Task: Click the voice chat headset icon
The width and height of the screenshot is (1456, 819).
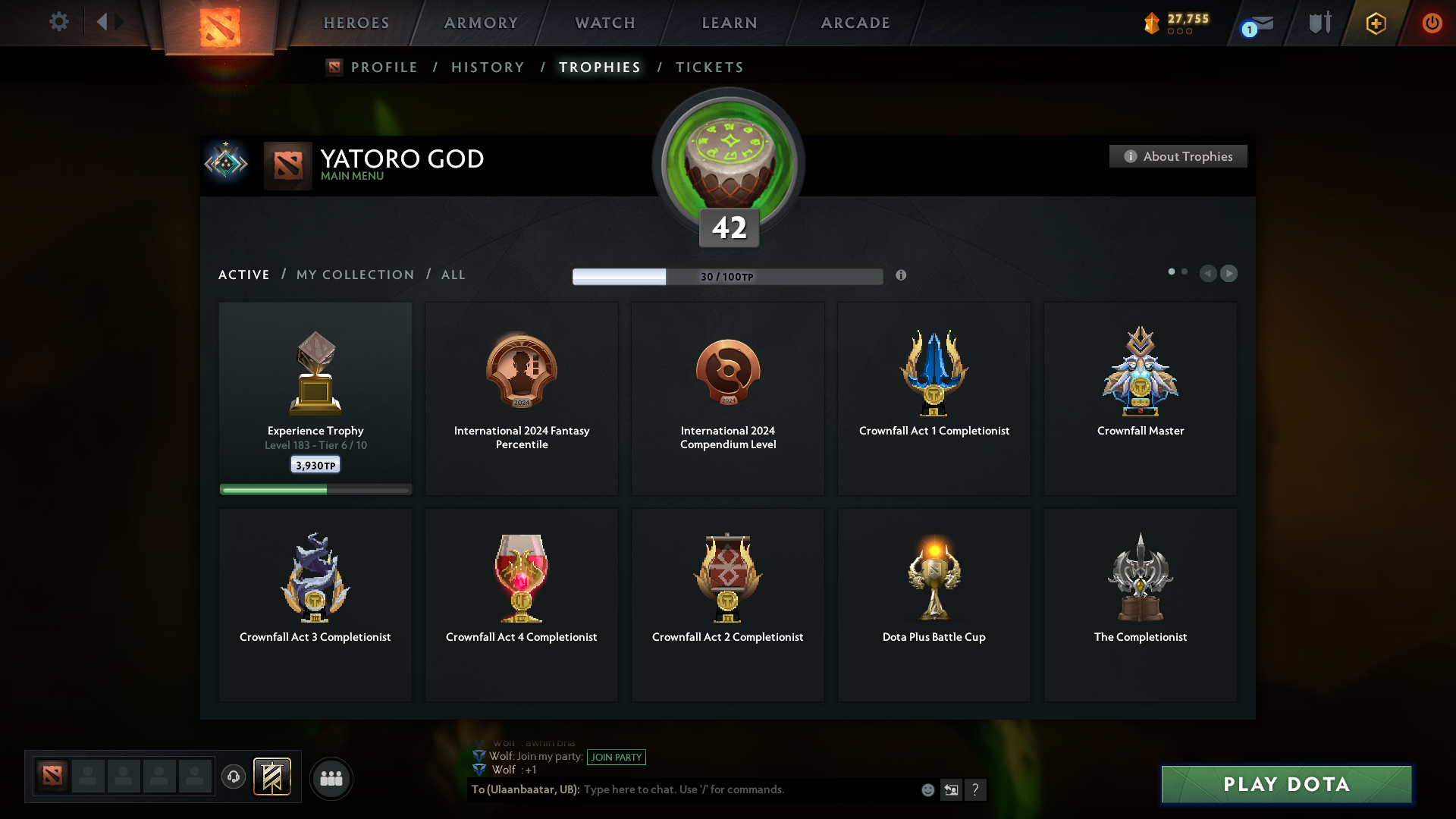Action: point(234,778)
